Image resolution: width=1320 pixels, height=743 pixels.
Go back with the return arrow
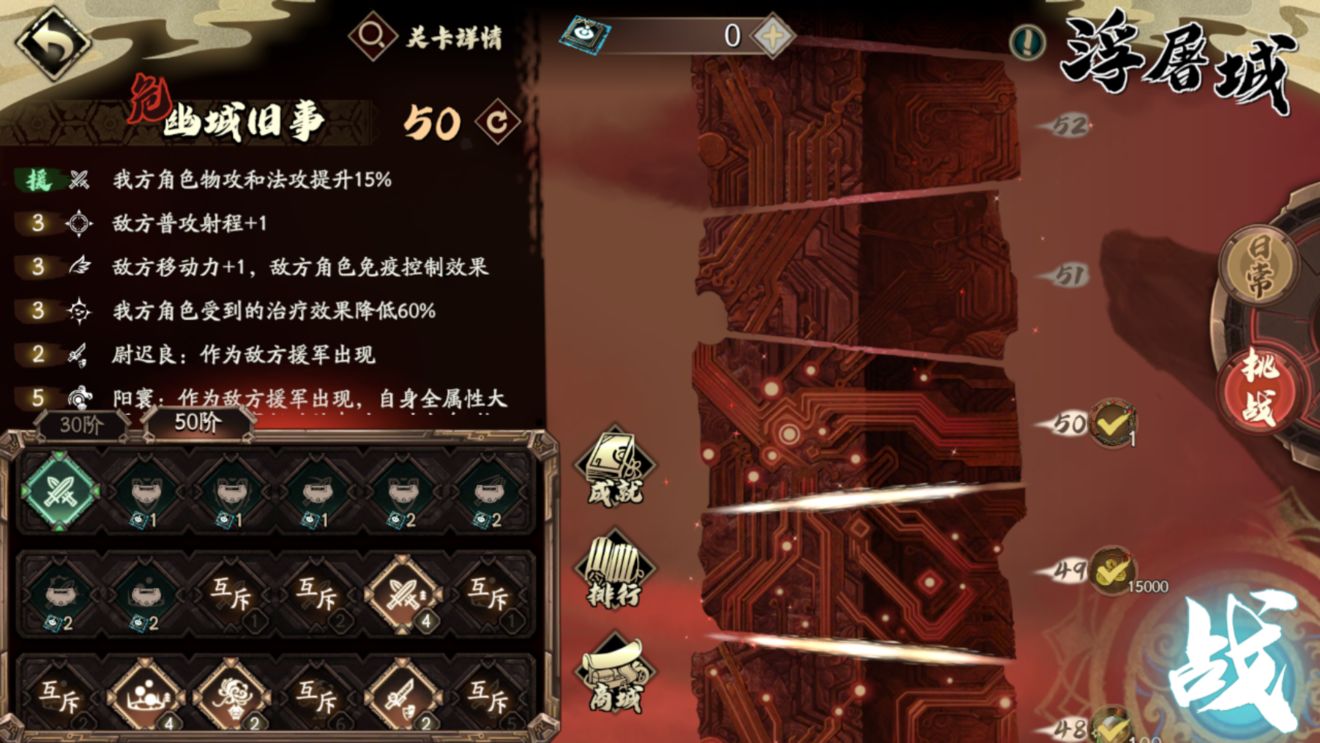(53, 42)
